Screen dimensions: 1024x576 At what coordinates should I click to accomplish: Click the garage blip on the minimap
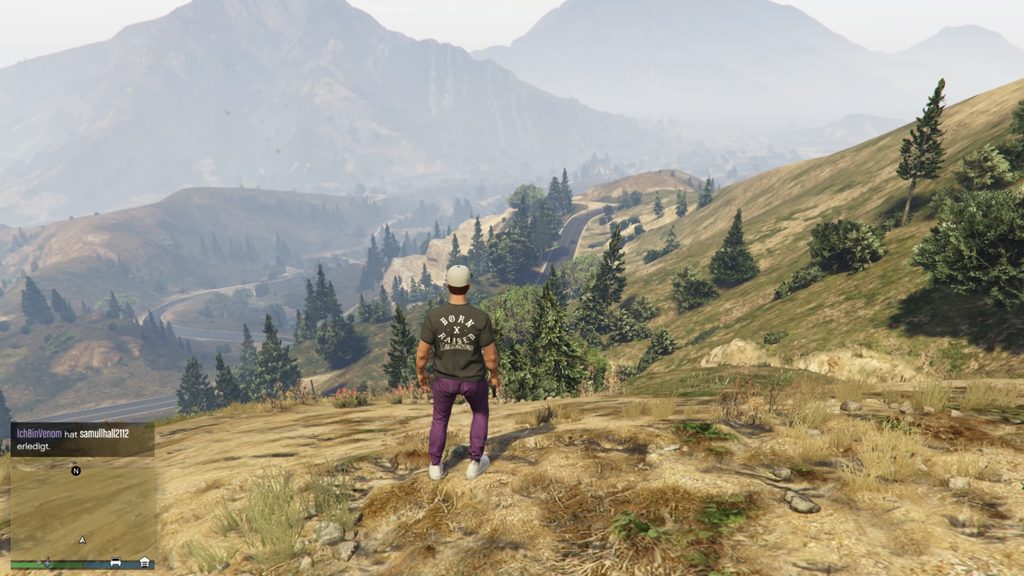[x=145, y=562]
